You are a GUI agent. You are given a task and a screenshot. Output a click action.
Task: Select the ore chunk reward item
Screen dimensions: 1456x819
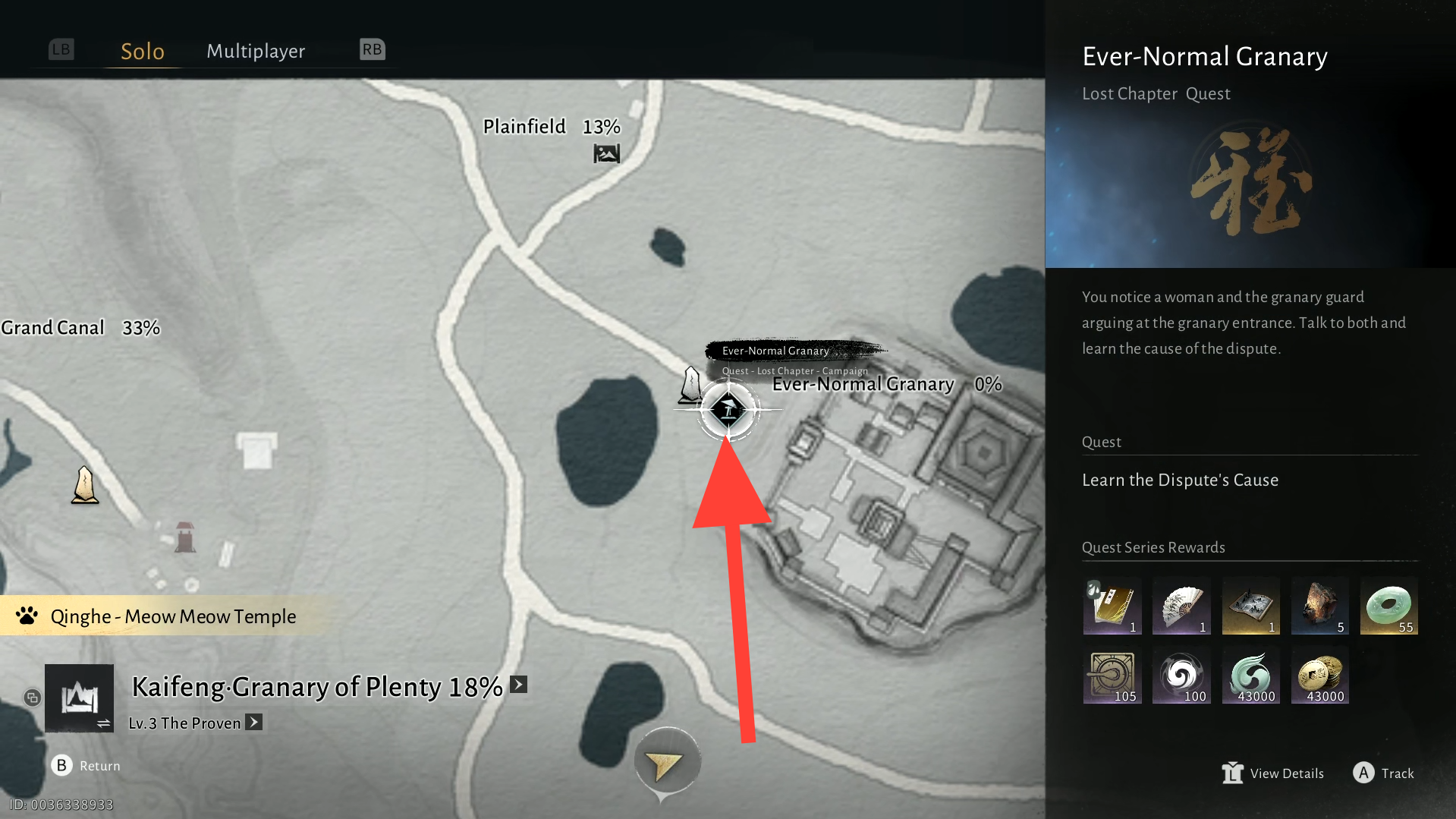click(x=1319, y=606)
